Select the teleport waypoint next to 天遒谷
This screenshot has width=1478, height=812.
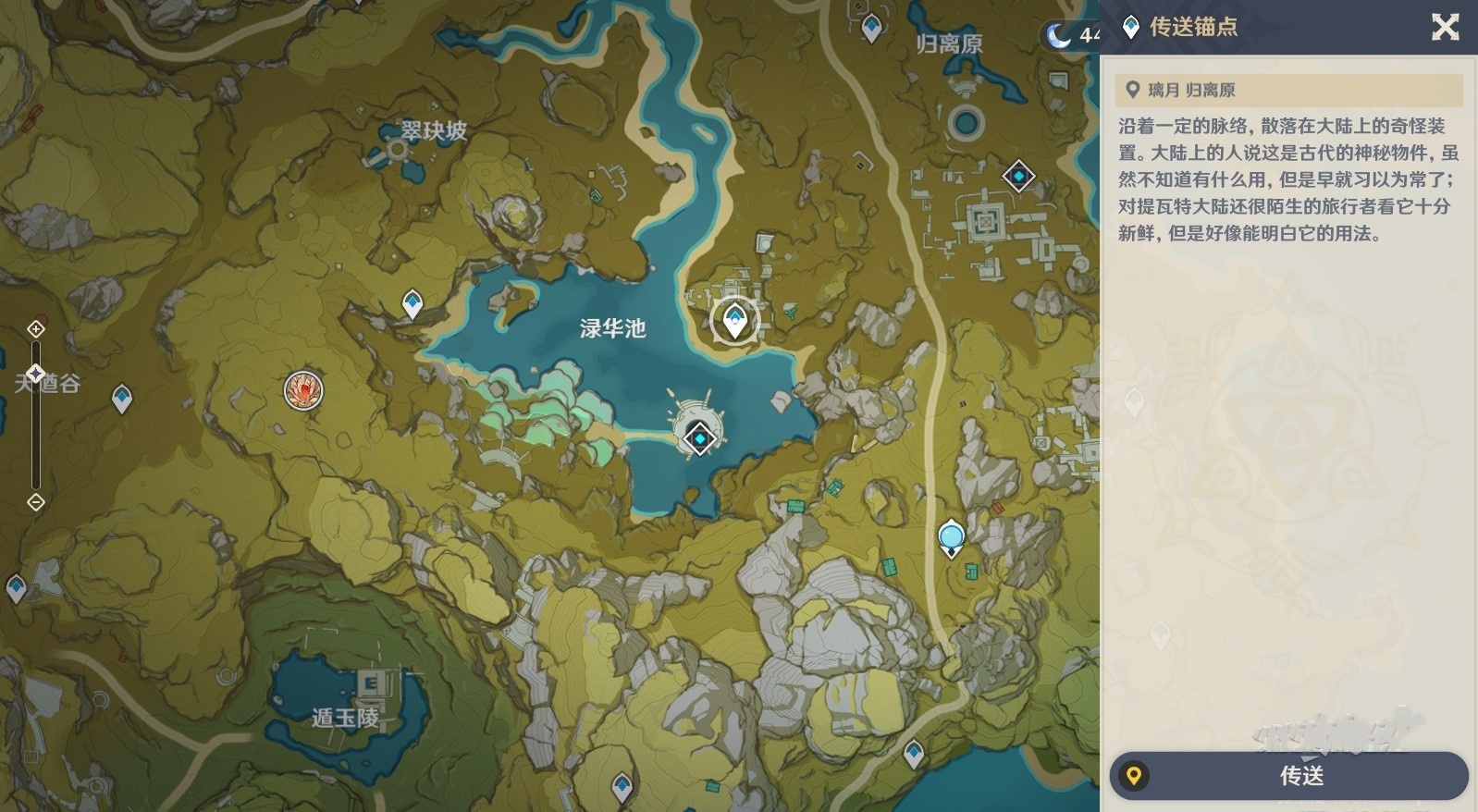coord(121,399)
